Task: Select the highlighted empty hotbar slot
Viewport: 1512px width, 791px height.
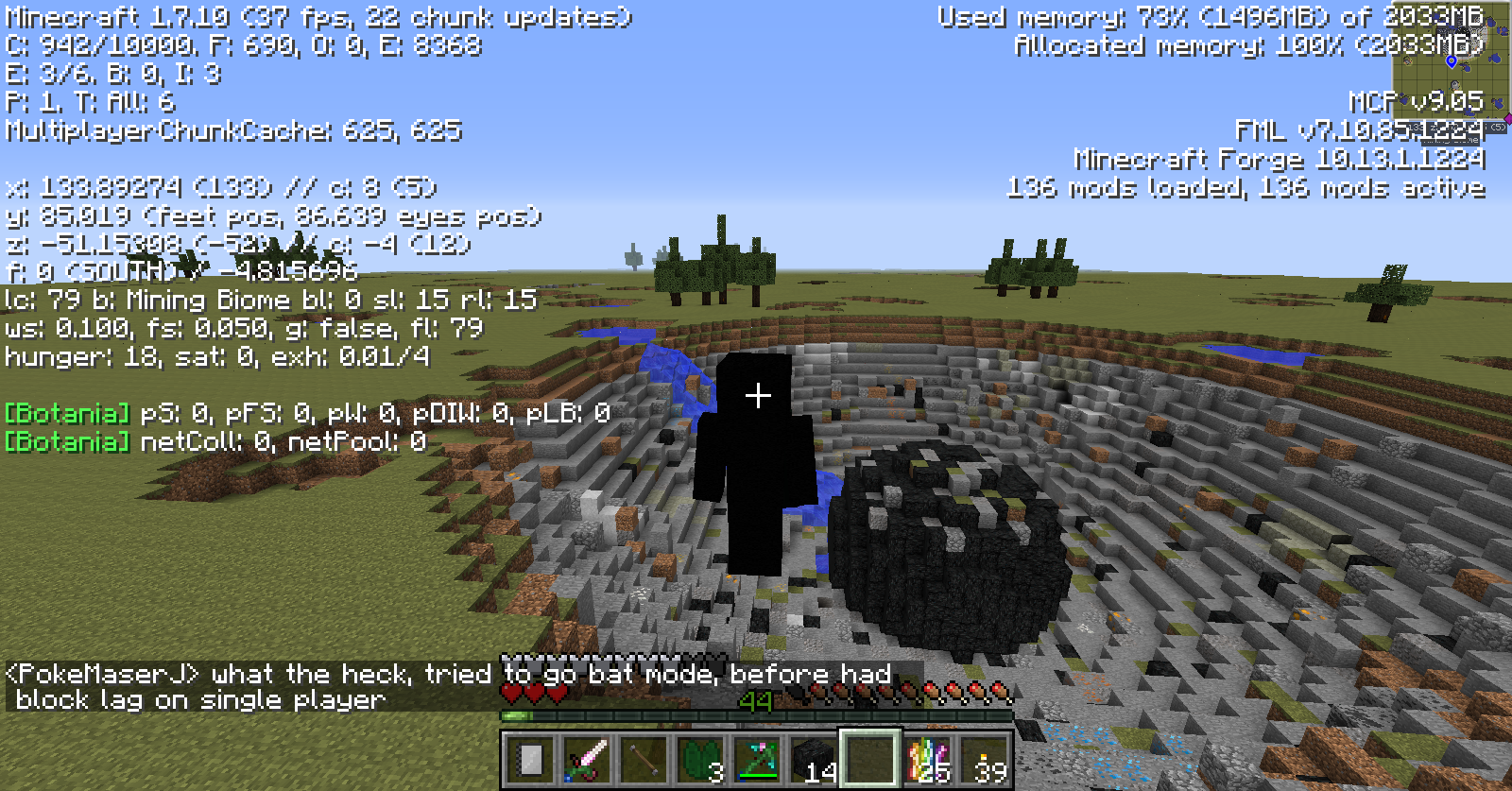Action: [x=870, y=759]
